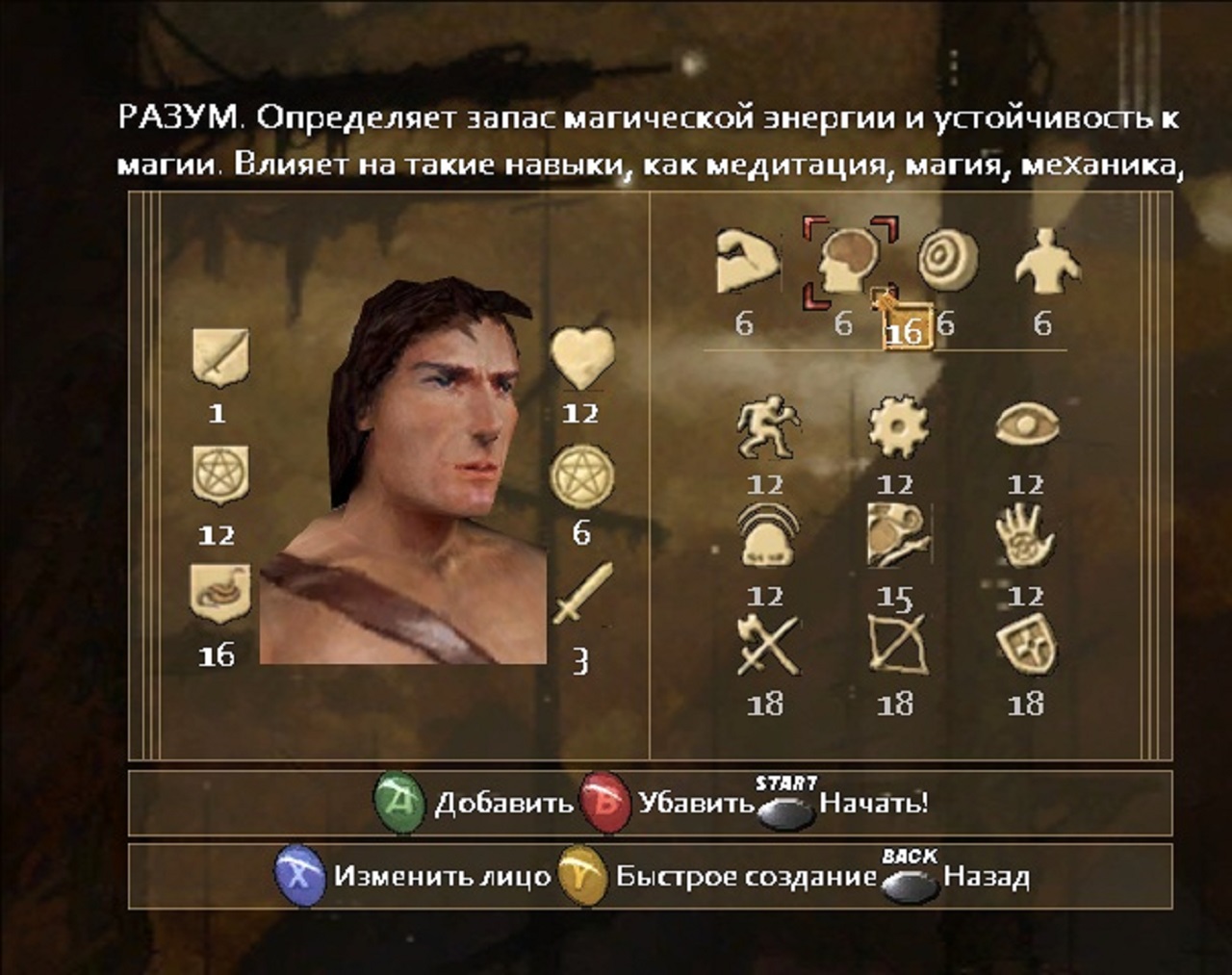Pick the shield with cross skill icon
This screenshot has width=1232, height=975.
pyautogui.click(x=1026, y=644)
